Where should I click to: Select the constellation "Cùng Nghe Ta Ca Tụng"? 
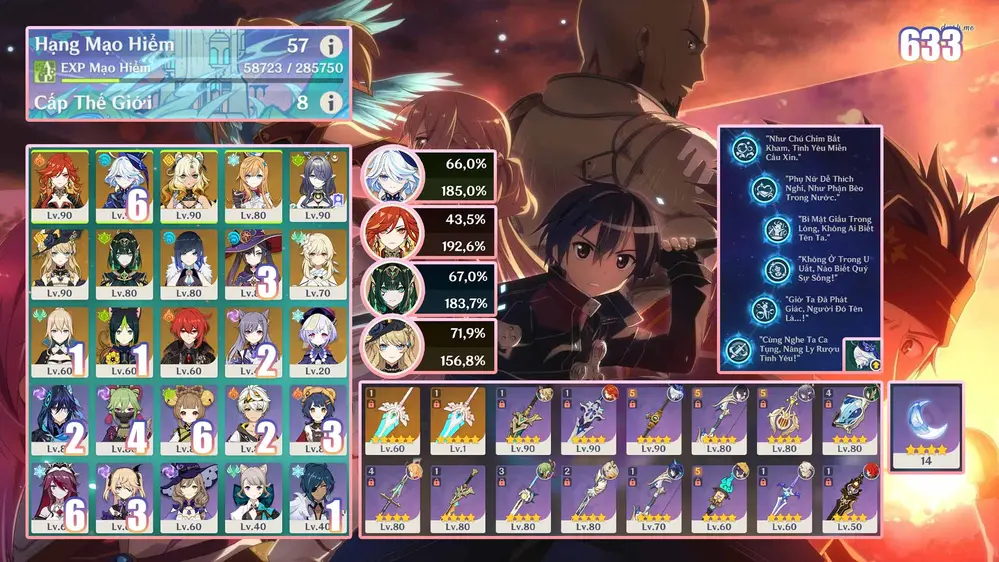click(742, 350)
